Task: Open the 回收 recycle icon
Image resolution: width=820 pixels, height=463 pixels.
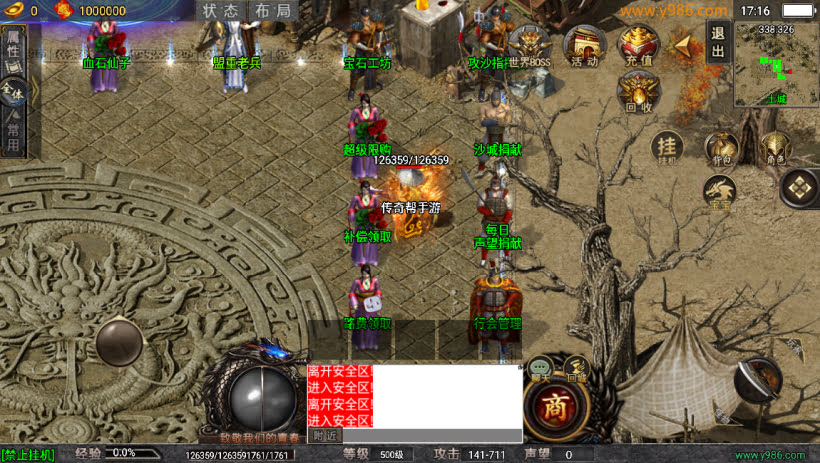Action: [x=638, y=93]
